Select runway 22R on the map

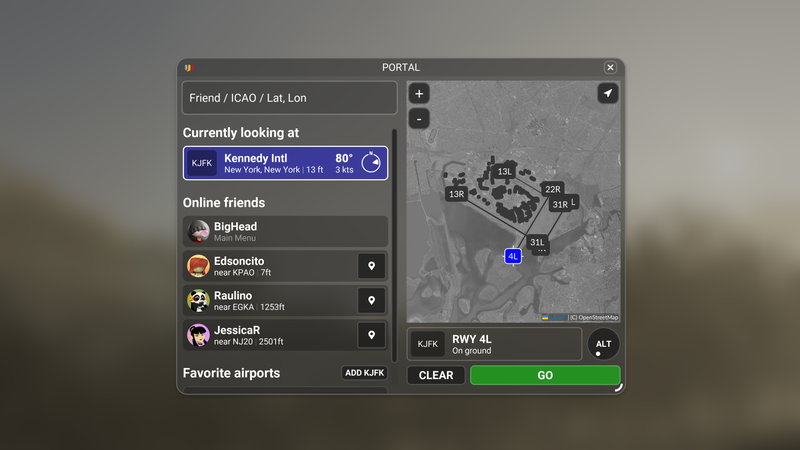point(553,189)
